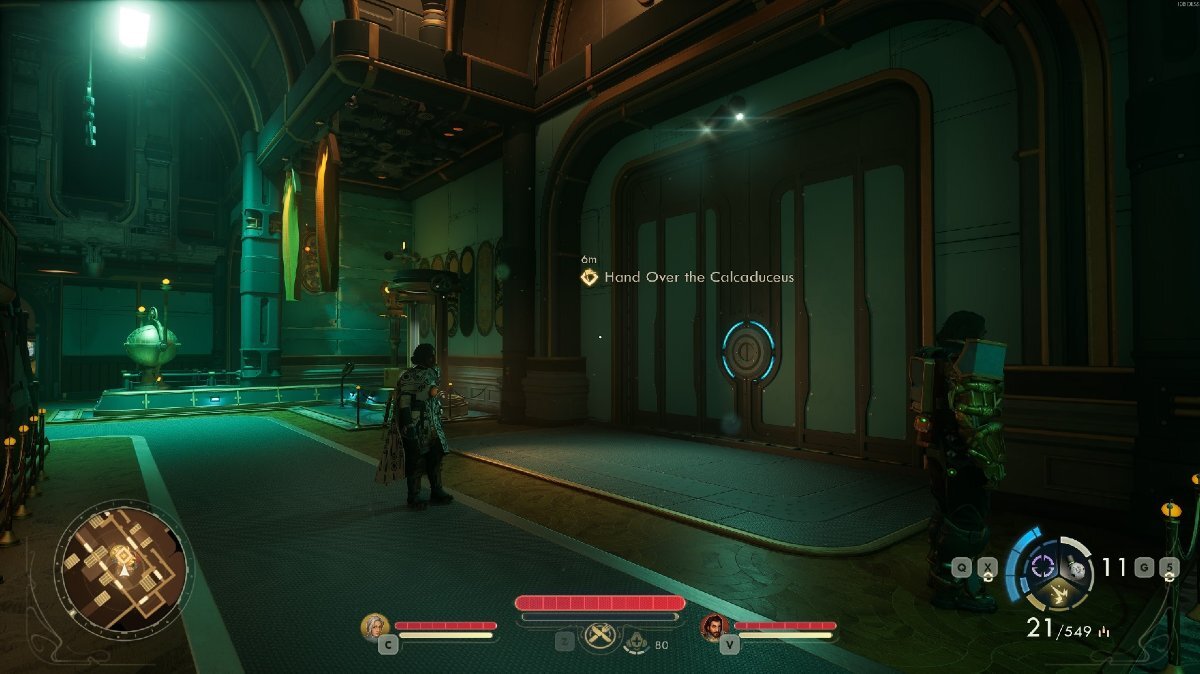Click the Hand Over the Calcaduceus objective marker
The width and height of the screenshot is (1200, 674).
coord(591,277)
